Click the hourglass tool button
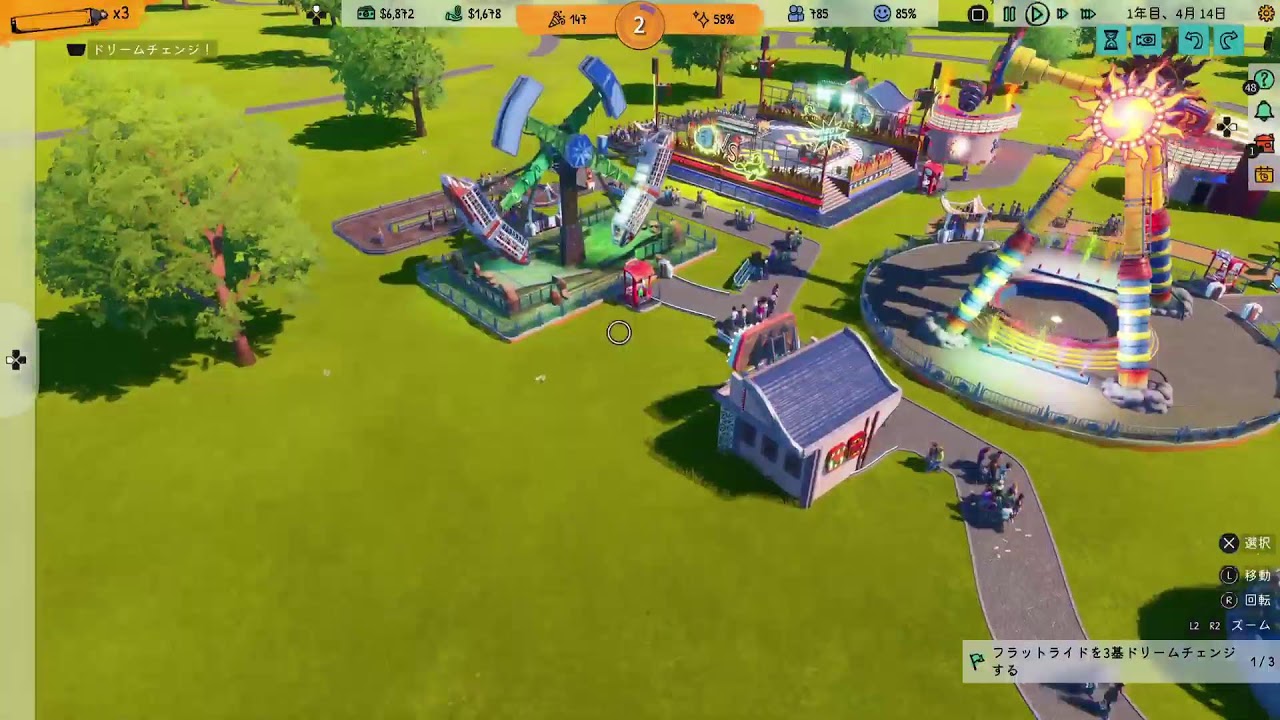The height and width of the screenshot is (720, 1280). [x=1111, y=40]
